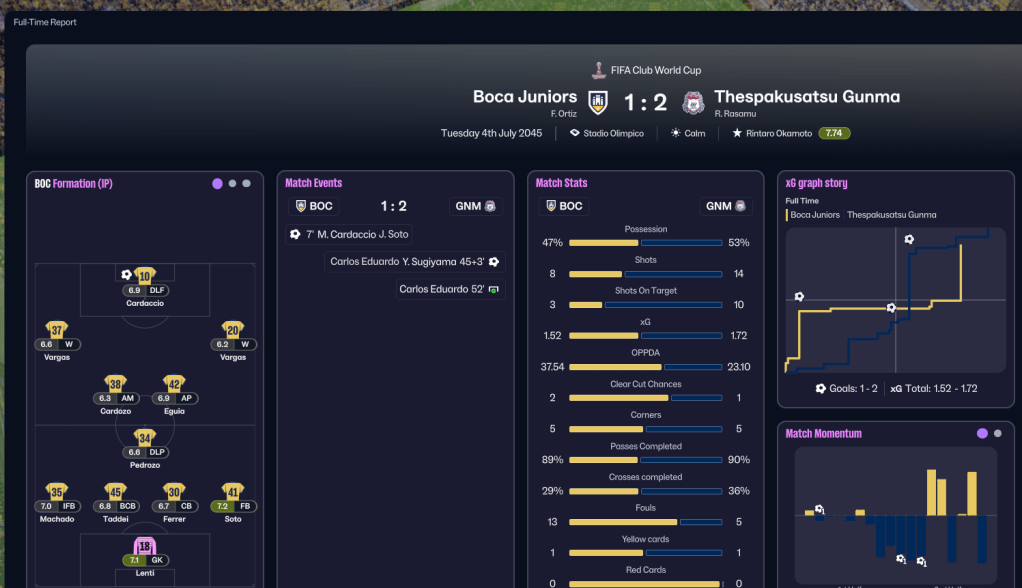
Task: Select Eguia in the AP role
Action: pyautogui.click(x=174, y=385)
